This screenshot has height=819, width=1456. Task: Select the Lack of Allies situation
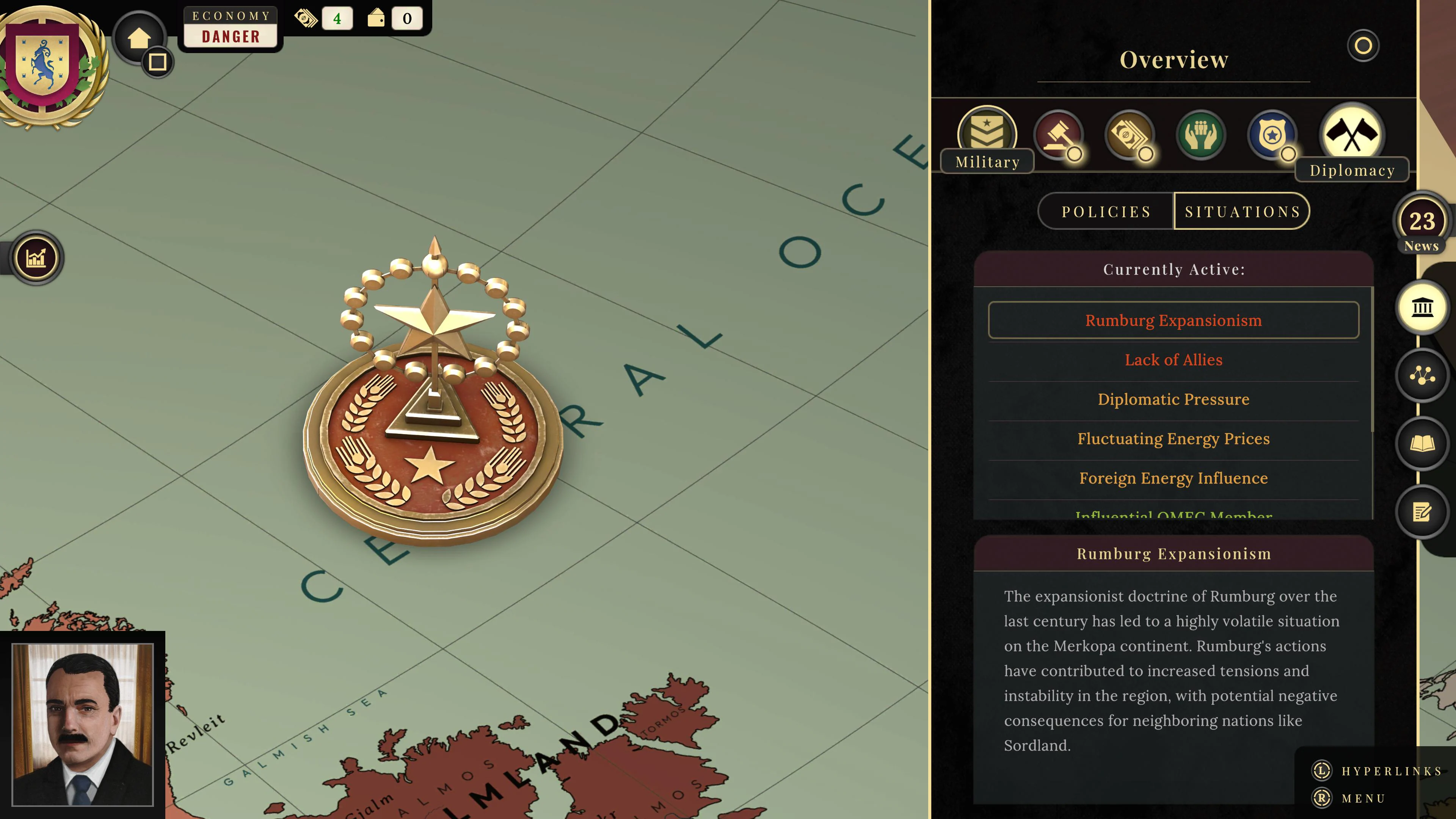pyautogui.click(x=1174, y=359)
